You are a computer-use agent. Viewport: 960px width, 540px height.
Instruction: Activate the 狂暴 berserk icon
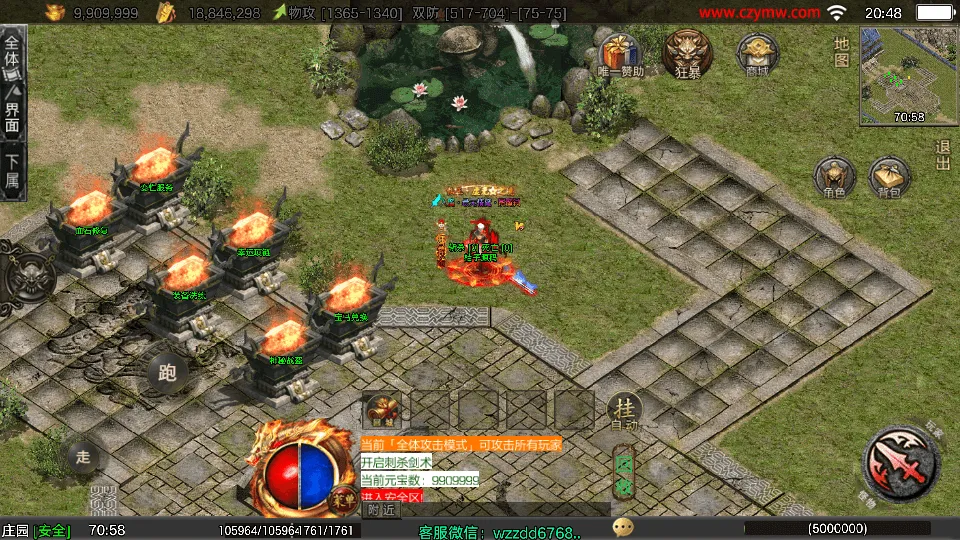(687, 52)
